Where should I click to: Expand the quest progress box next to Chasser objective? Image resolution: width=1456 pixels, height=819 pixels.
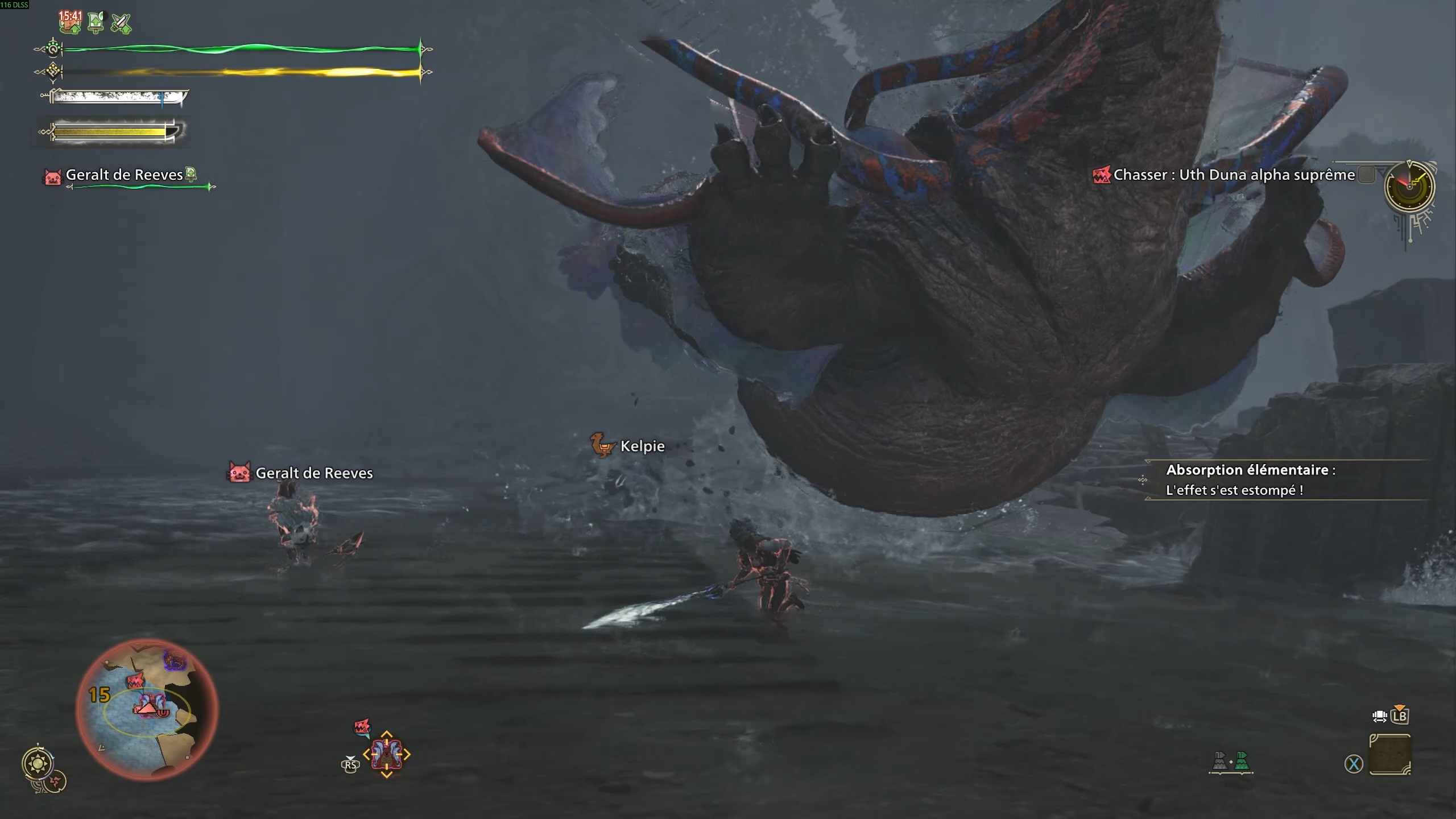click(1368, 175)
